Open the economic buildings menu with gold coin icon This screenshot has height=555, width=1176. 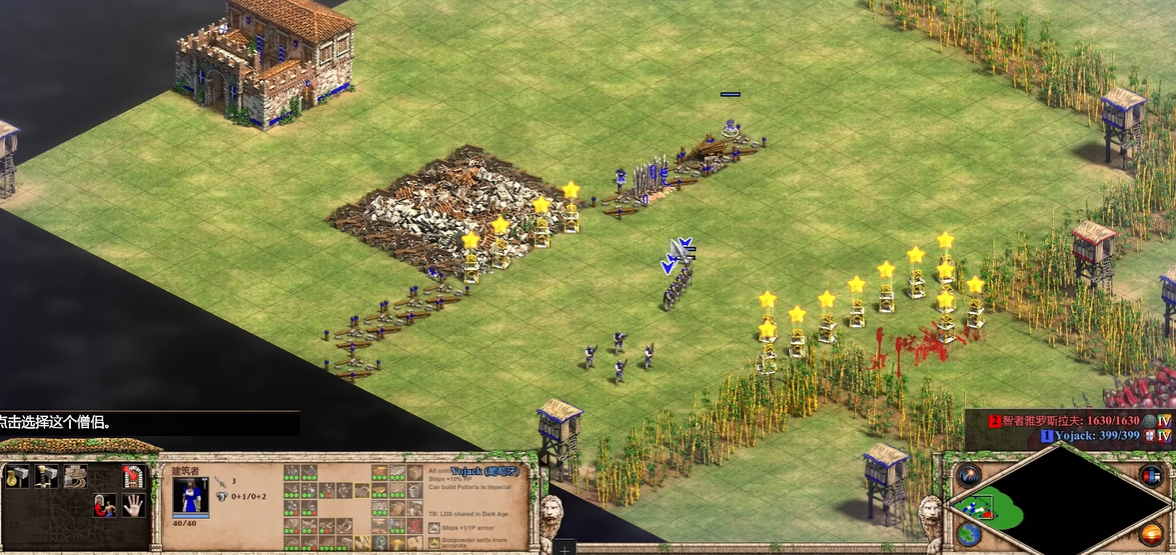pos(16,477)
